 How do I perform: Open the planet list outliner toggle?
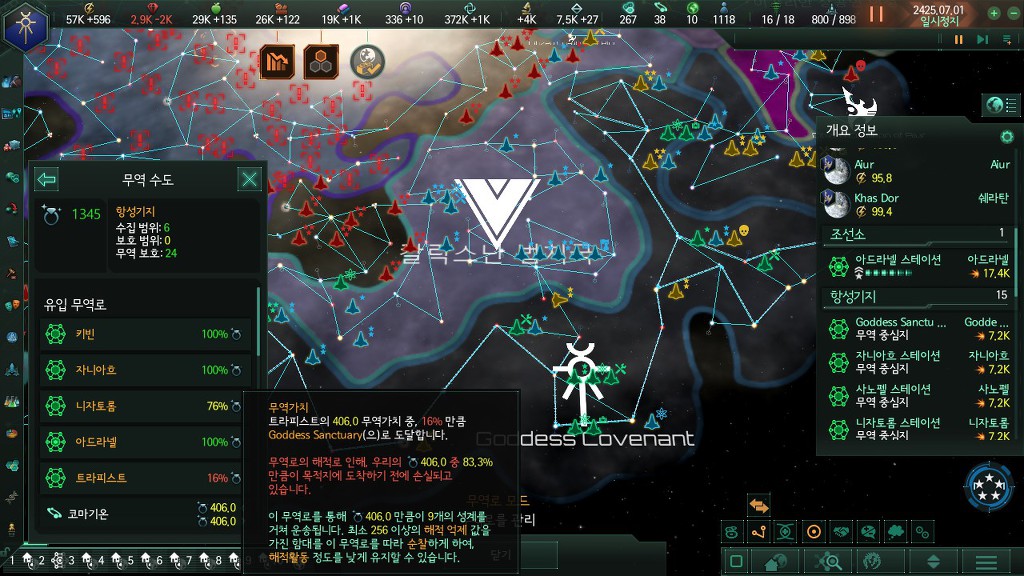tap(995, 105)
